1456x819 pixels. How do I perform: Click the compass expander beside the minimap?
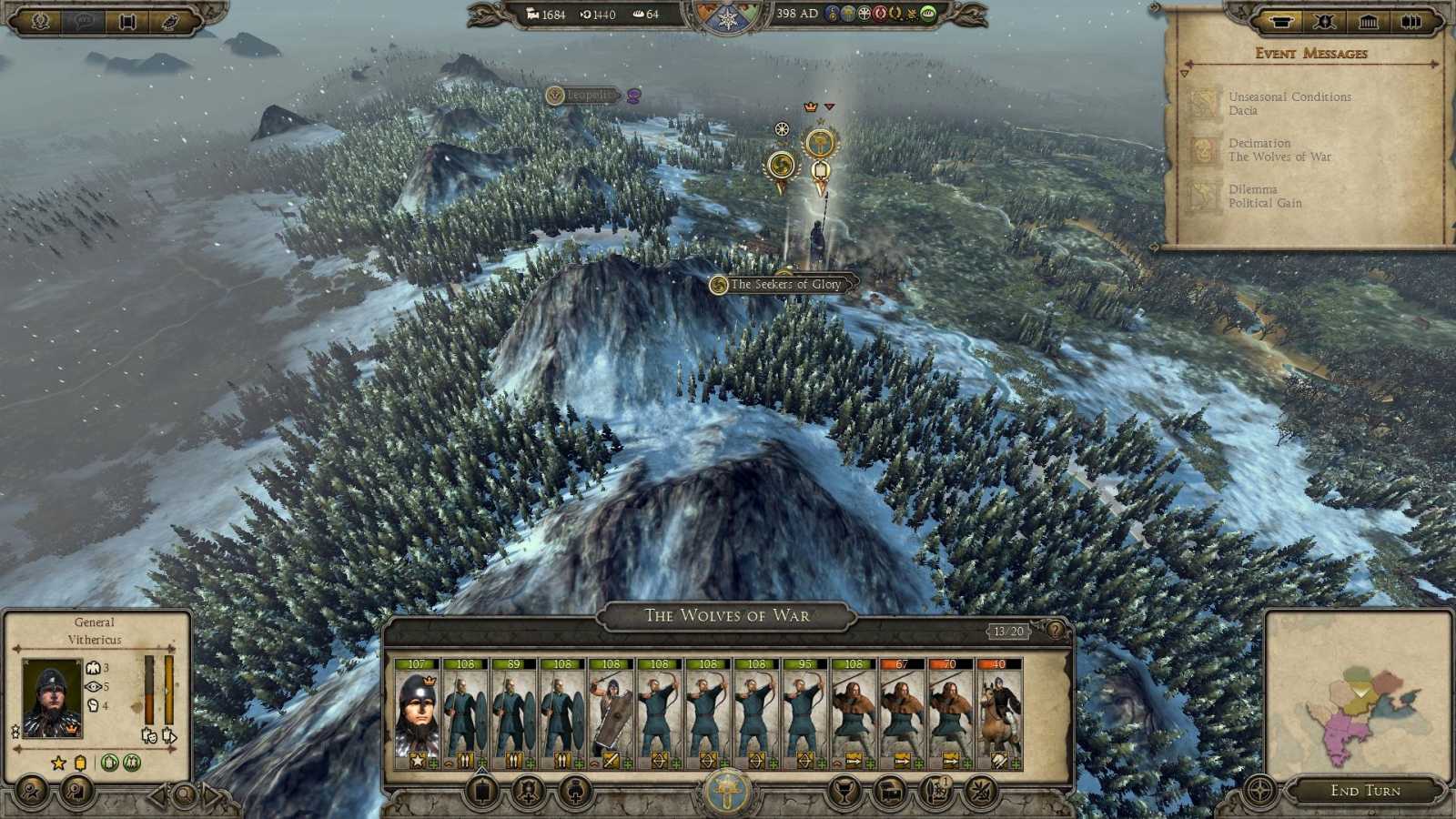pos(1262,790)
